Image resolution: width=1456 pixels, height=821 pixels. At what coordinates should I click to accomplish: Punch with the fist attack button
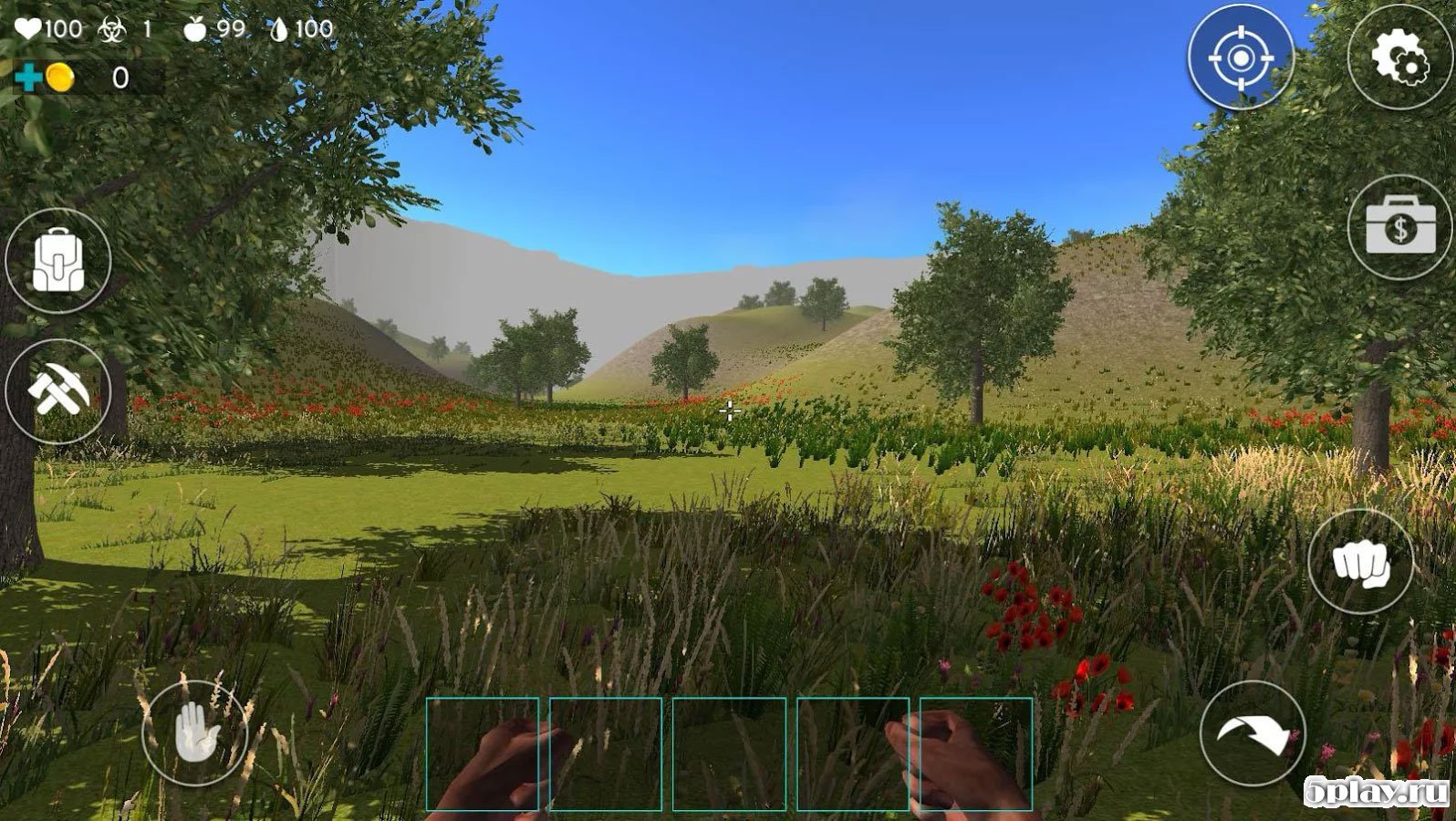pos(1360,561)
